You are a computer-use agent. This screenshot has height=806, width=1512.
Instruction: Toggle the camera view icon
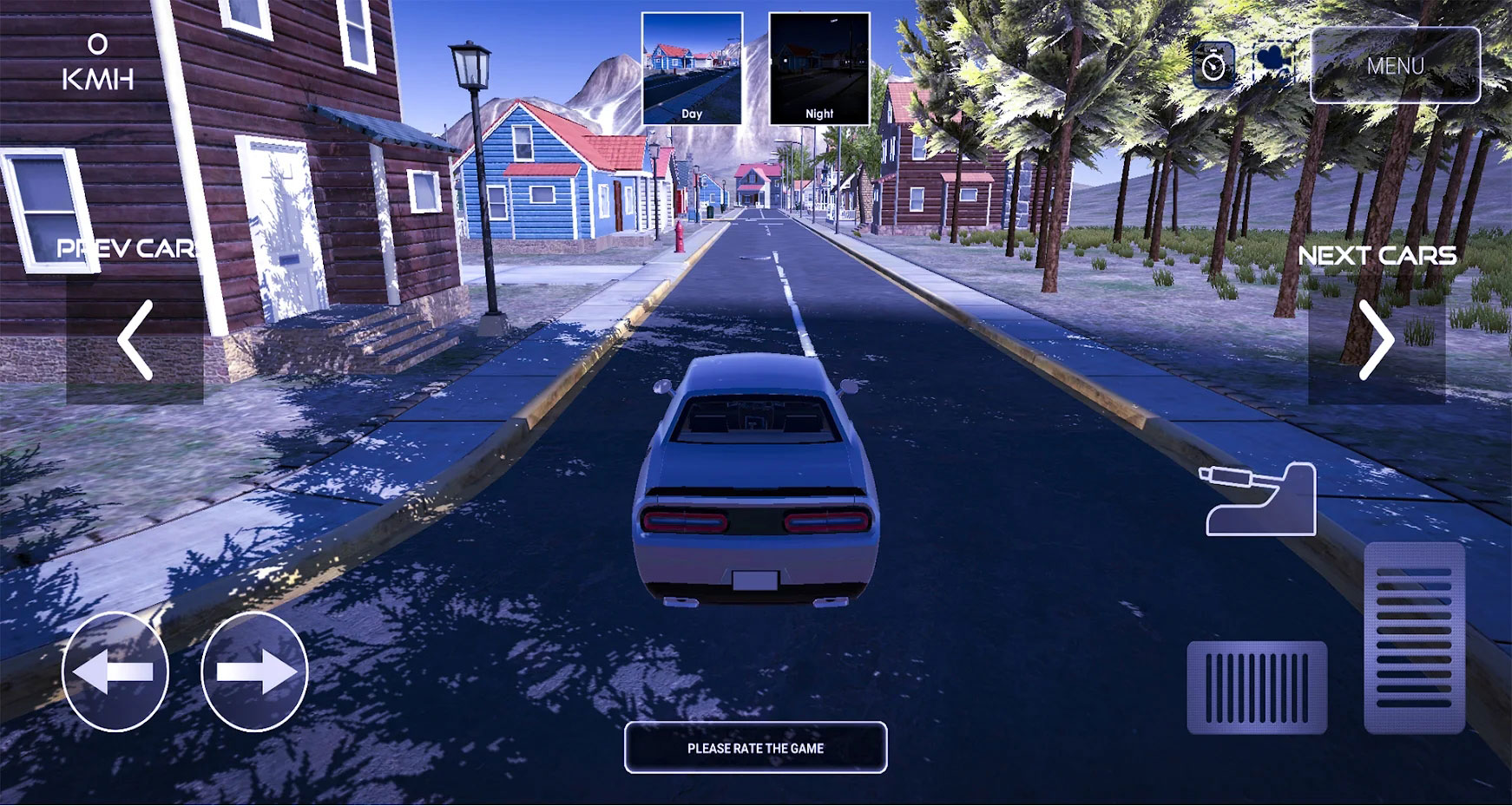(1273, 62)
